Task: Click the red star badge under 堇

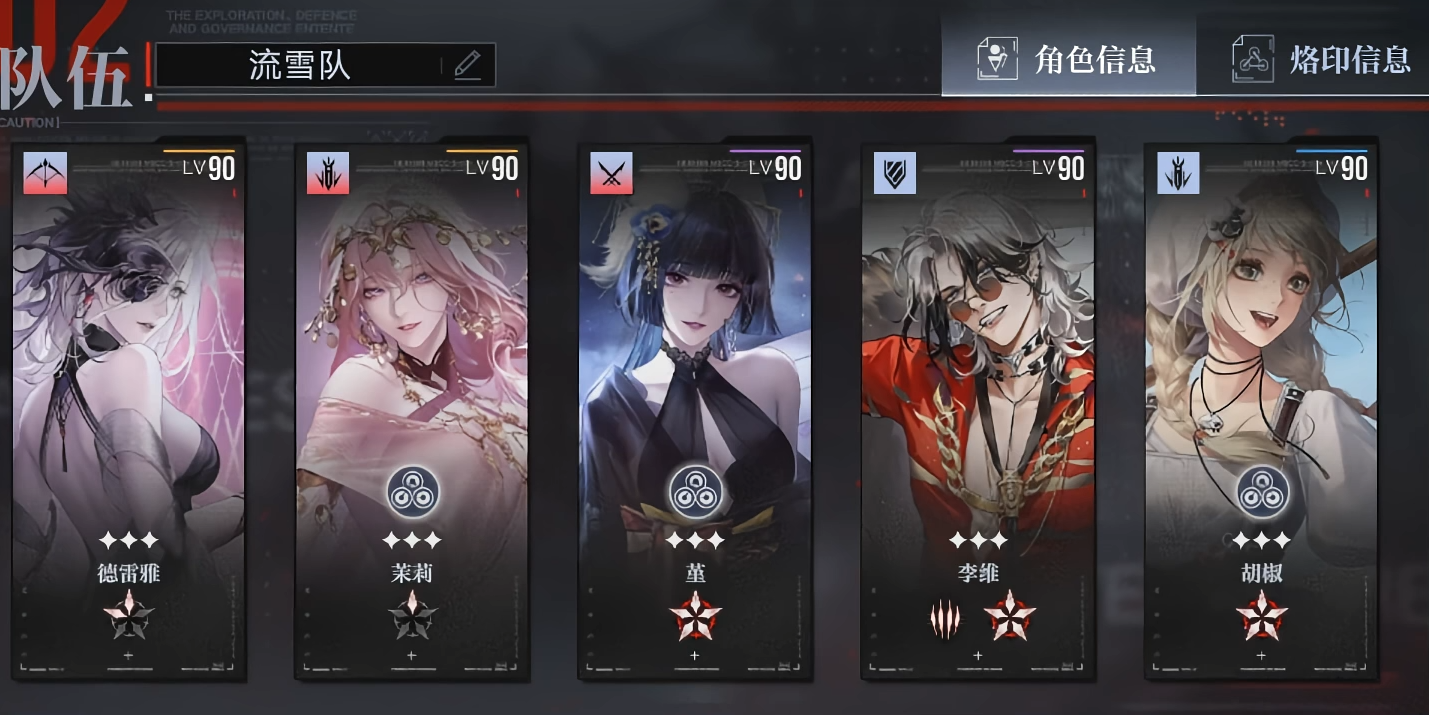Action: coord(695,616)
